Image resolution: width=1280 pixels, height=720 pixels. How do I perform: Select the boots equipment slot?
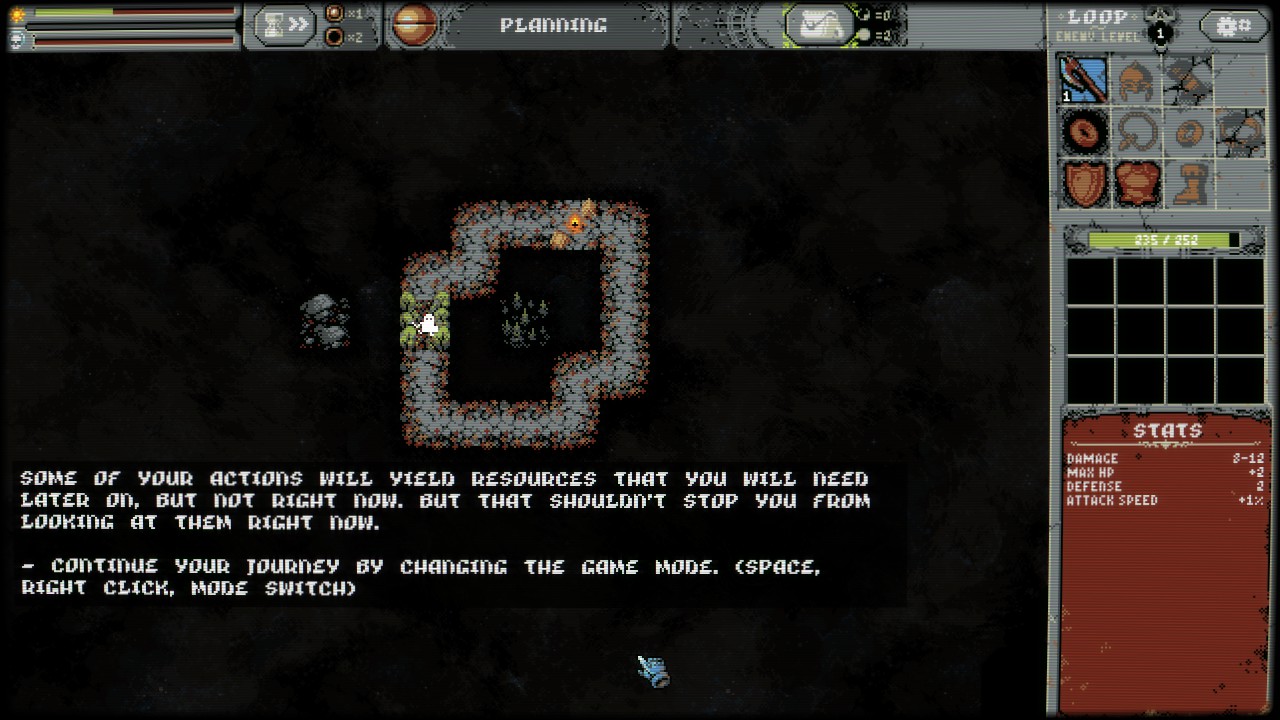pyautogui.click(x=1188, y=184)
